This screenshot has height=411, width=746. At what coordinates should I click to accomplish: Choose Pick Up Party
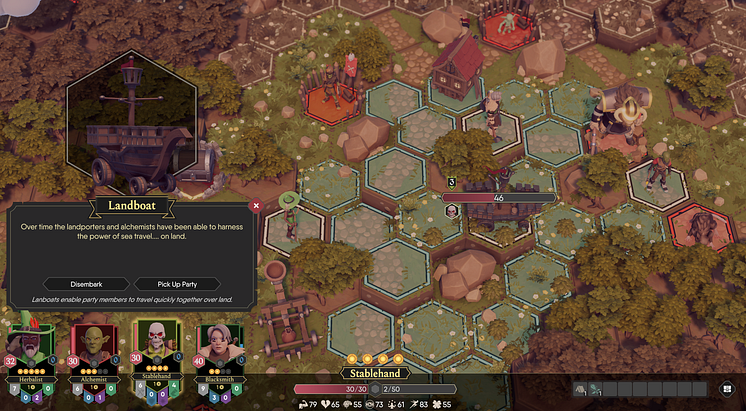[176, 284]
